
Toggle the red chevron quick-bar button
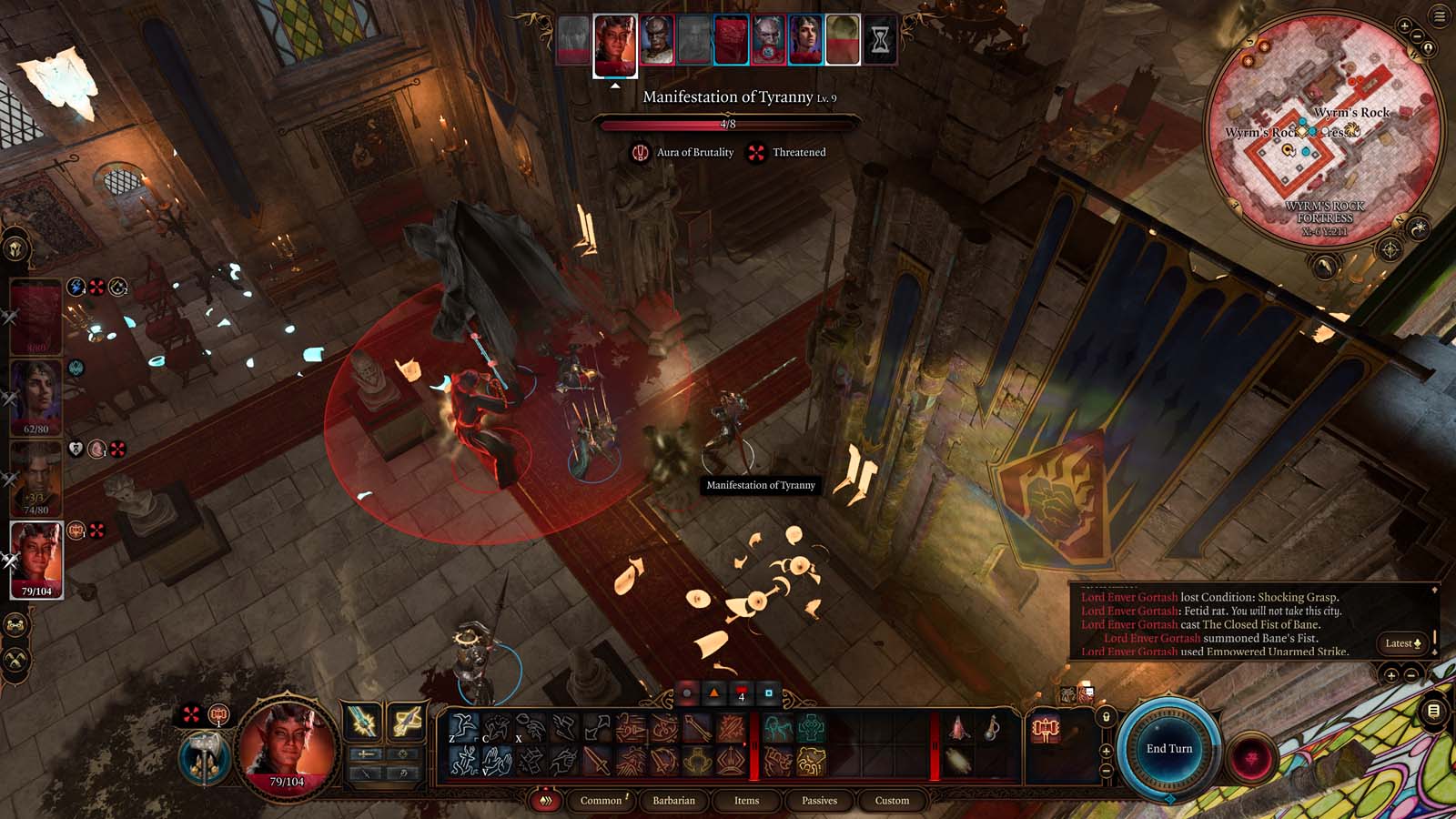546,801
